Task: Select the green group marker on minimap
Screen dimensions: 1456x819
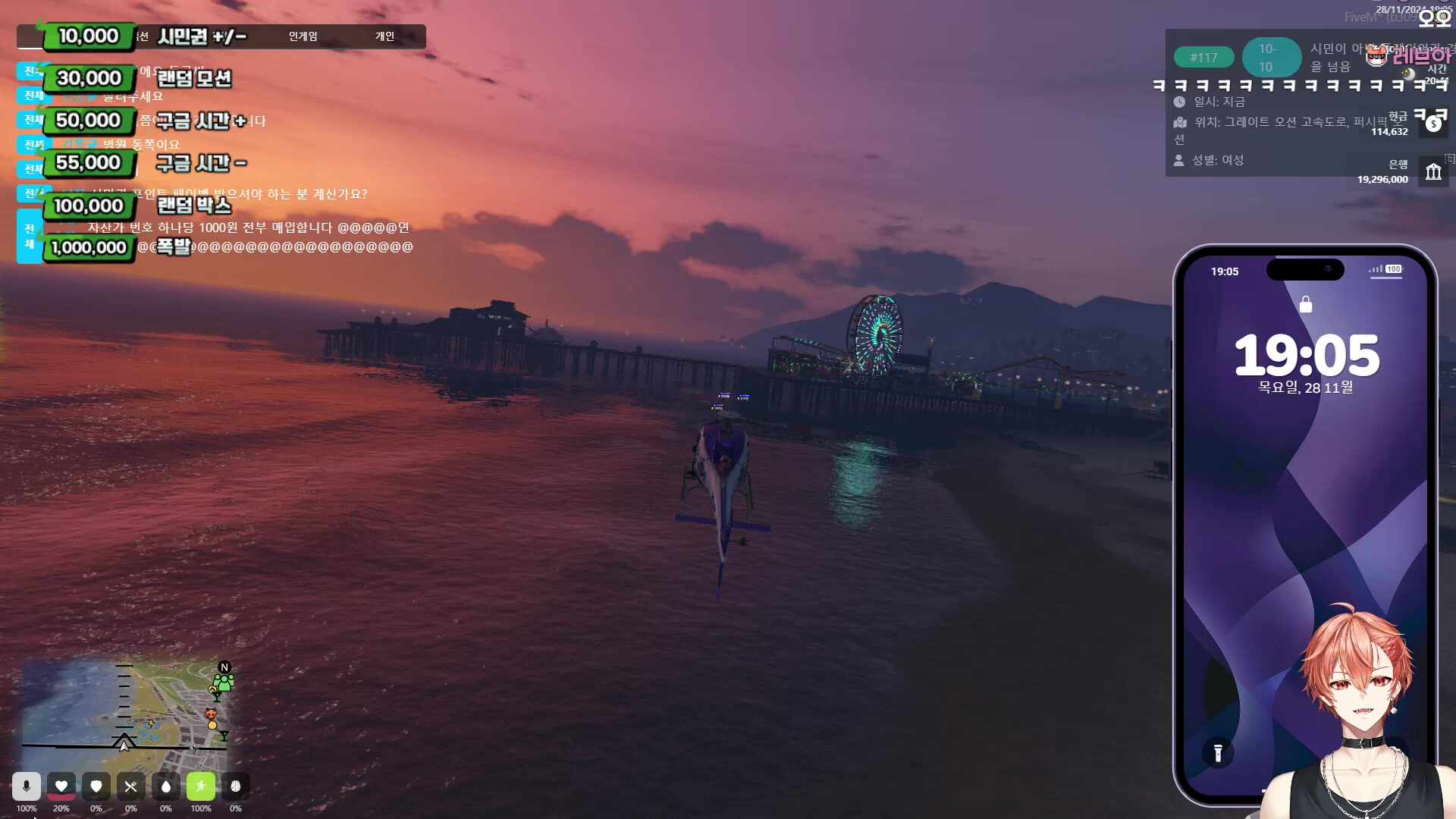Action: point(223,682)
